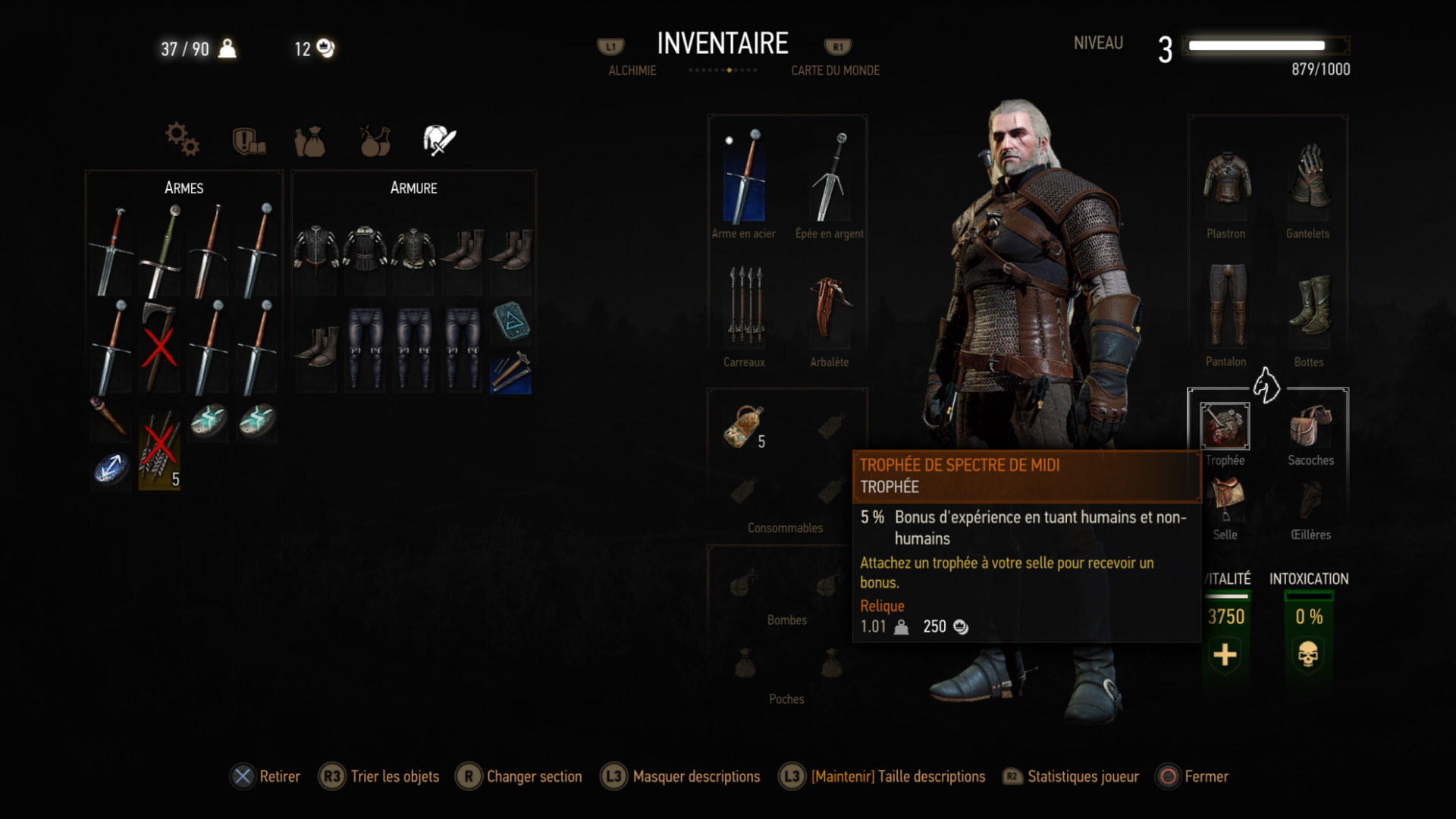Choose the Sacoches saddlebags slot

(x=1310, y=425)
